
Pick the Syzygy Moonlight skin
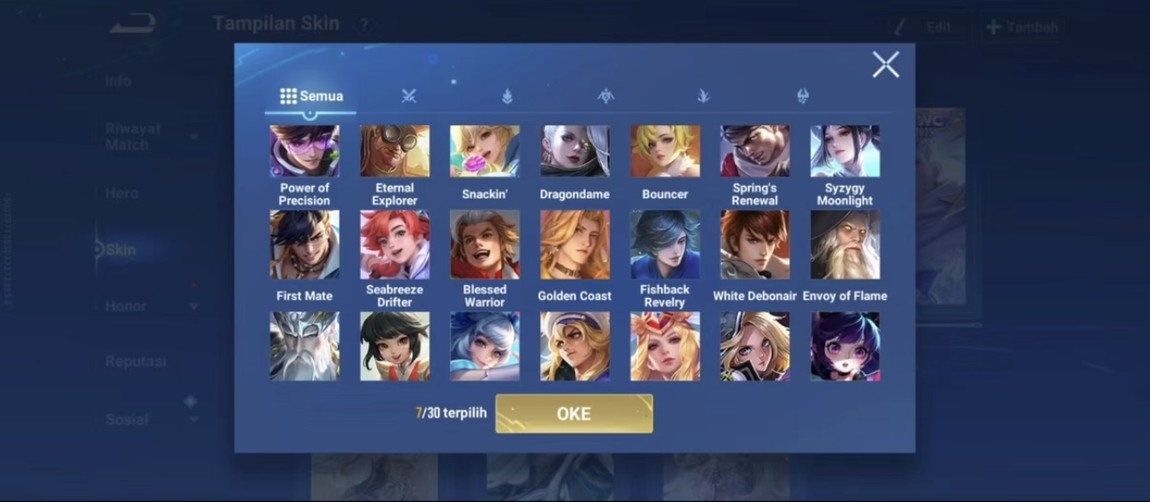click(x=845, y=152)
